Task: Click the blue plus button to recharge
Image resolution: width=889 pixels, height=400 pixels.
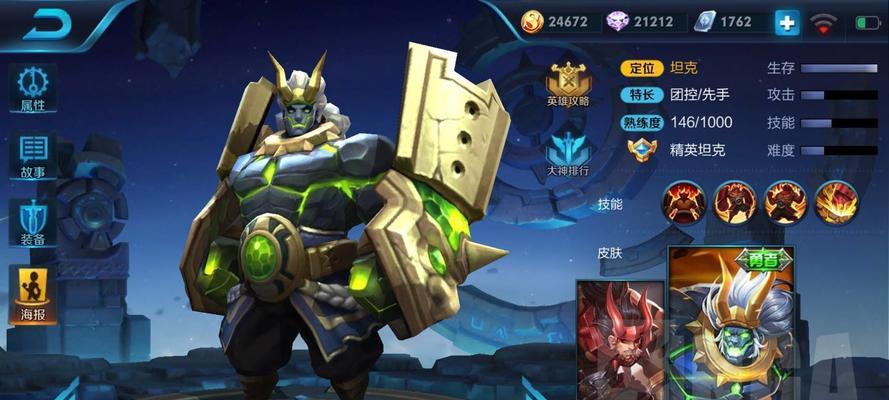Action: [x=787, y=22]
